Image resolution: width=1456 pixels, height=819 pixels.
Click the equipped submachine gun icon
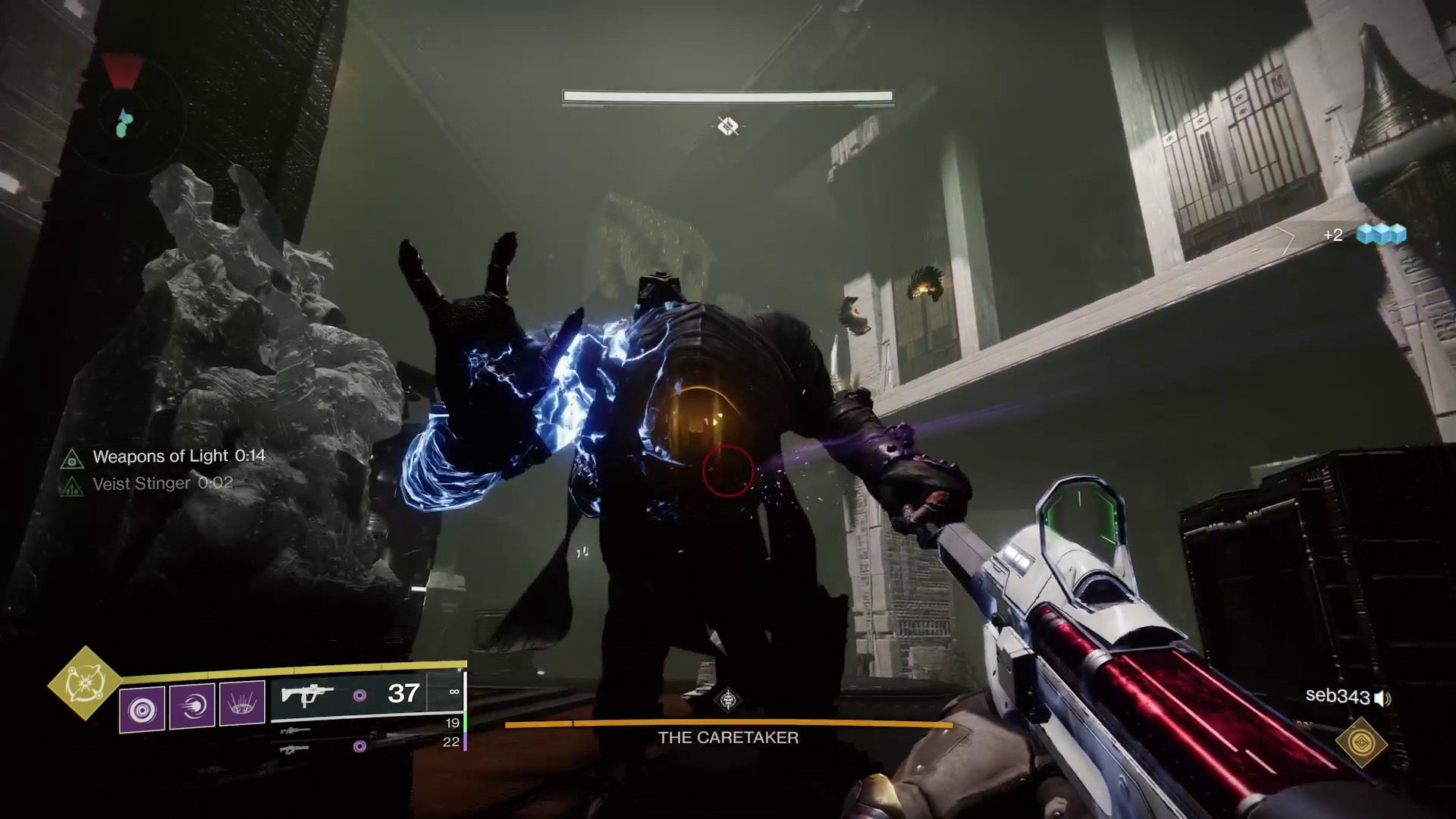[x=306, y=696]
